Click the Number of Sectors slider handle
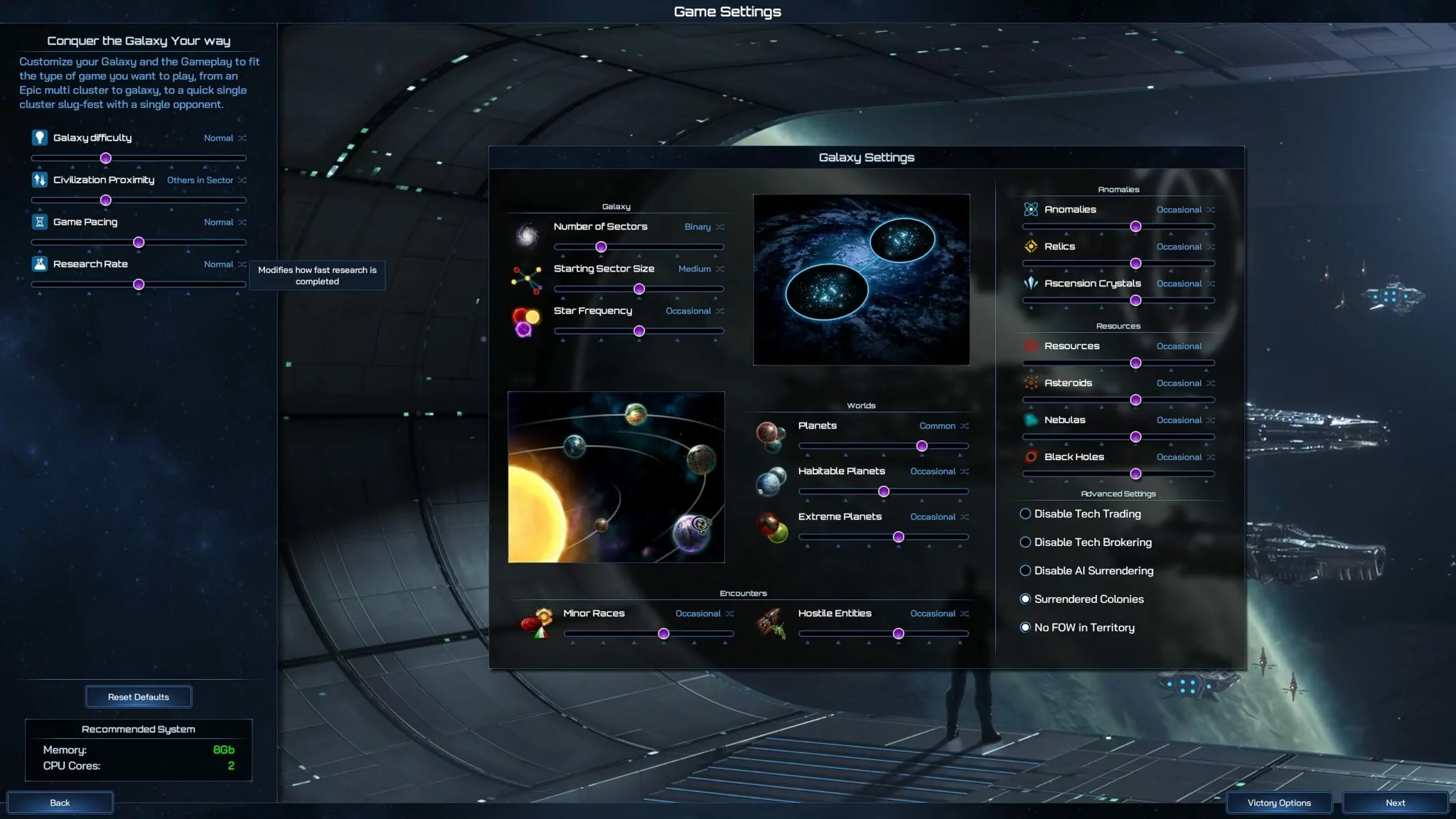This screenshot has height=819, width=1456. tap(601, 247)
